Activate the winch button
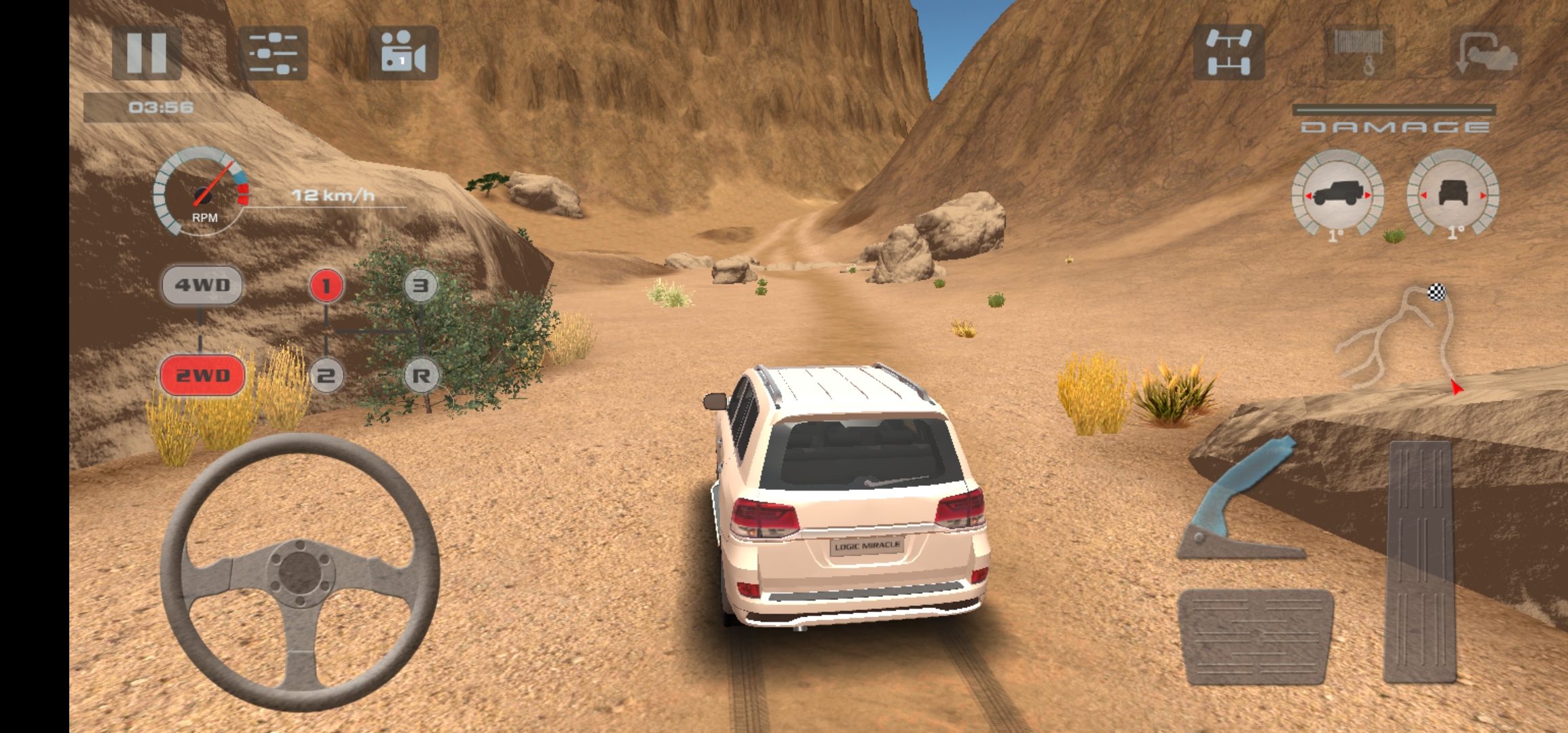The height and width of the screenshot is (733, 1568). 1359,52
